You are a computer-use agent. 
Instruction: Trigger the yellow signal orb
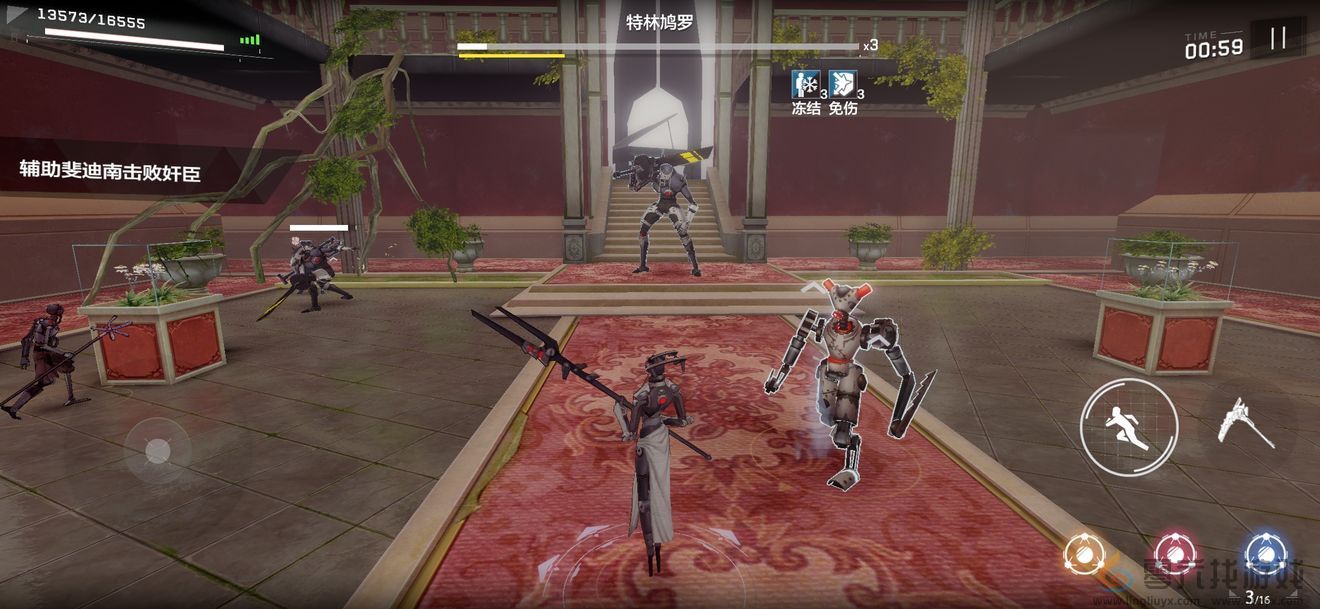[1082, 553]
